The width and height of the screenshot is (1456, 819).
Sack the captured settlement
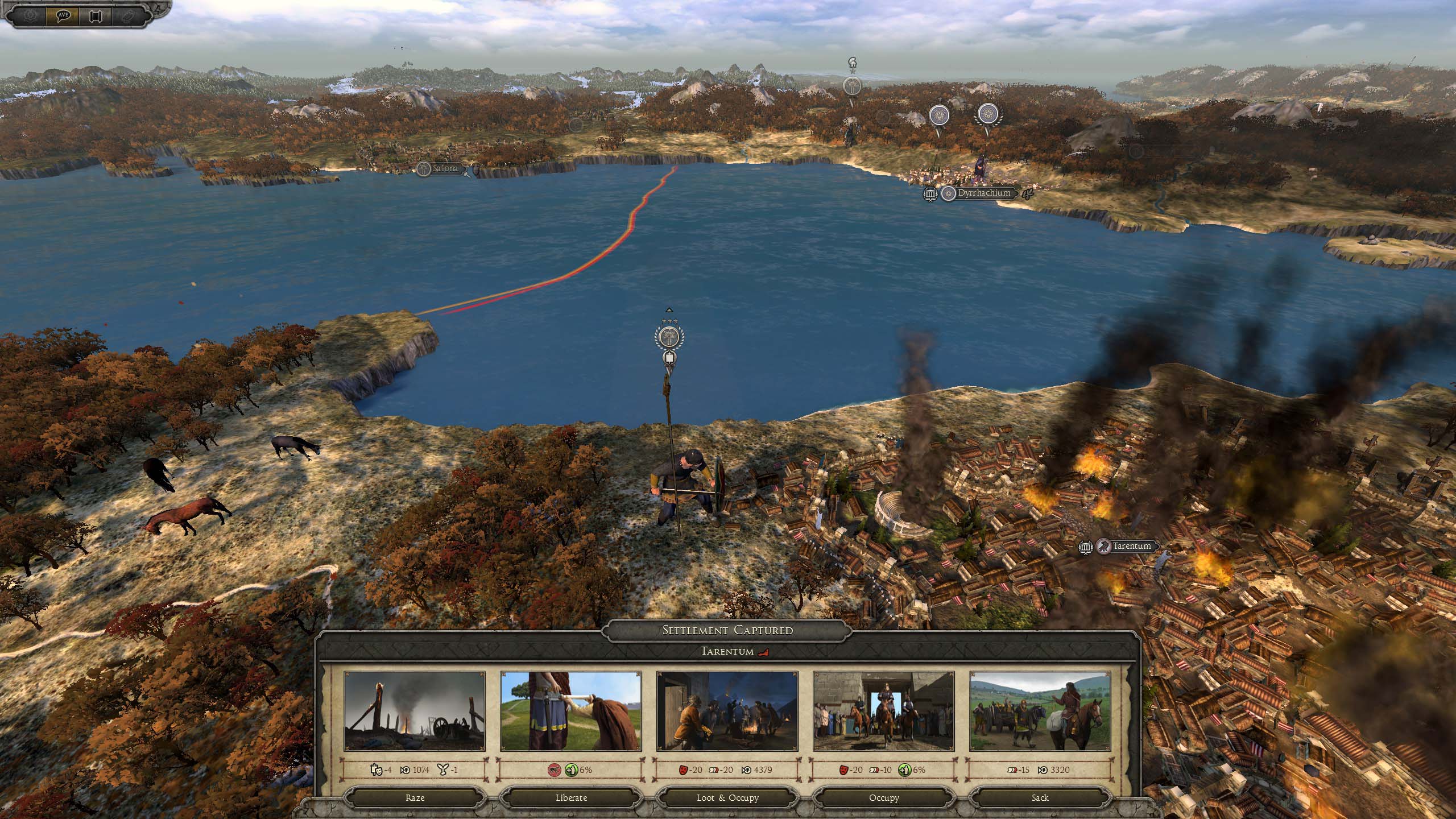point(1040,797)
